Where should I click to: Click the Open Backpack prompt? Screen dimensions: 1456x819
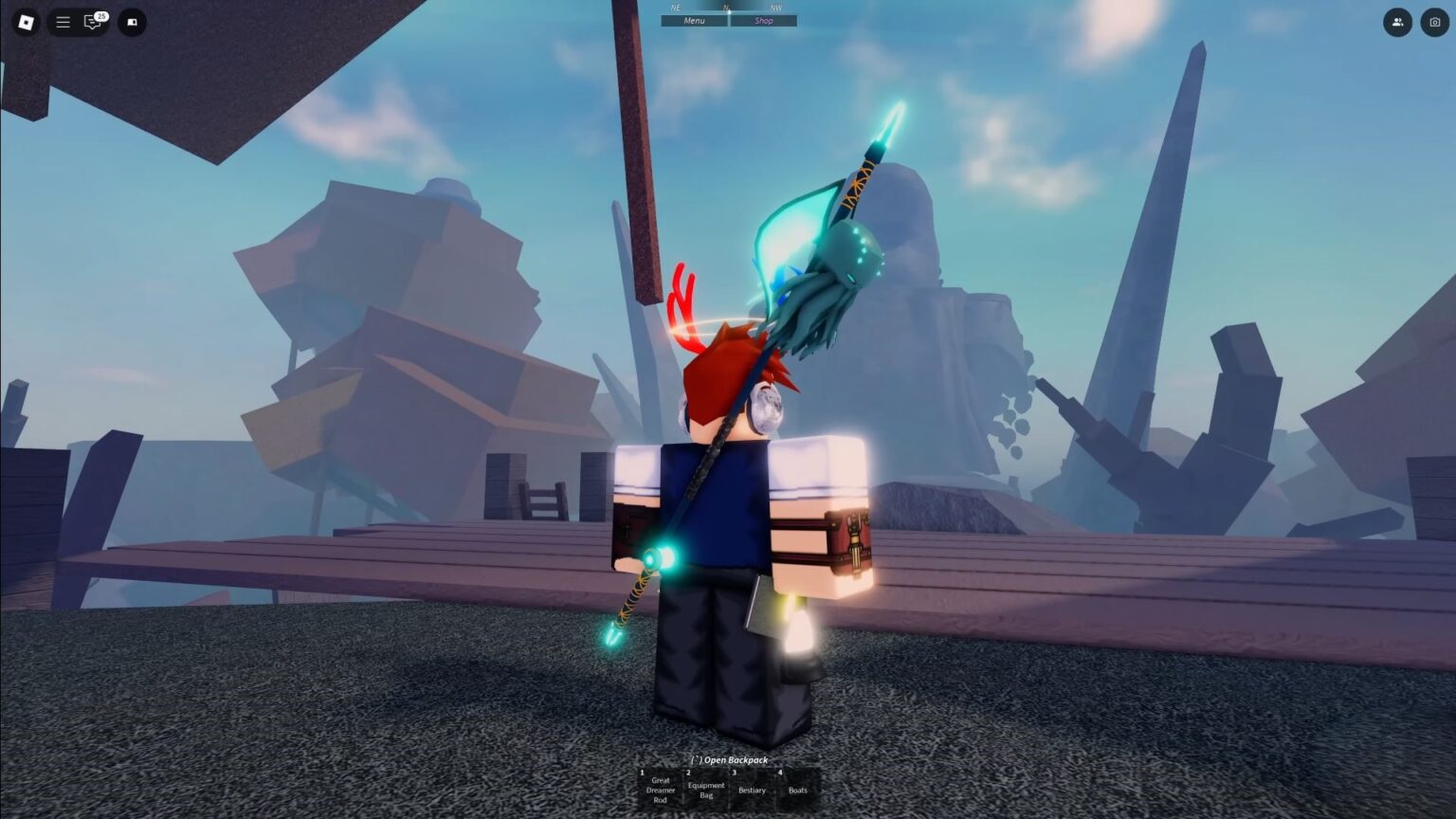(x=728, y=760)
